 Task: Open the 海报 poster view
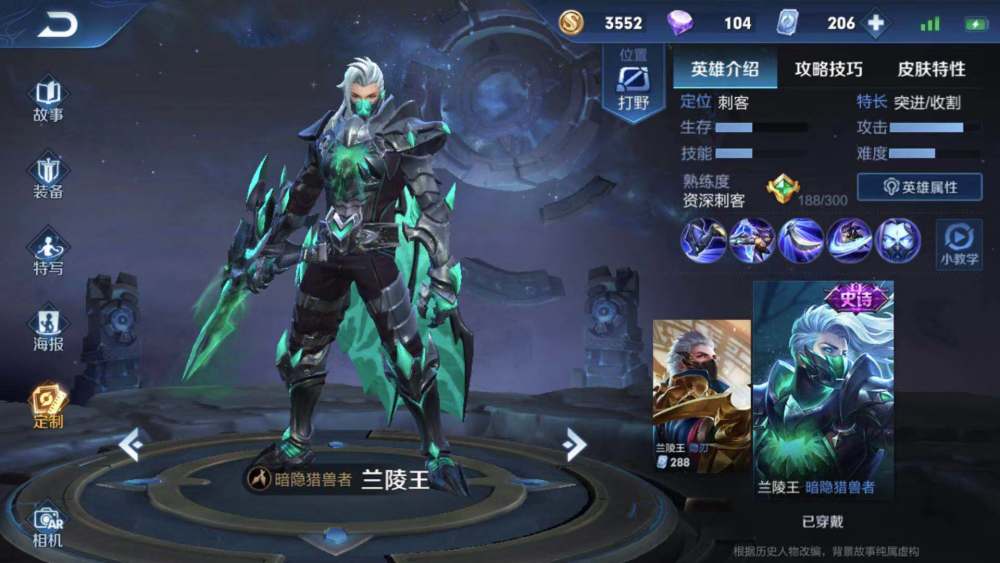pyautogui.click(x=48, y=330)
